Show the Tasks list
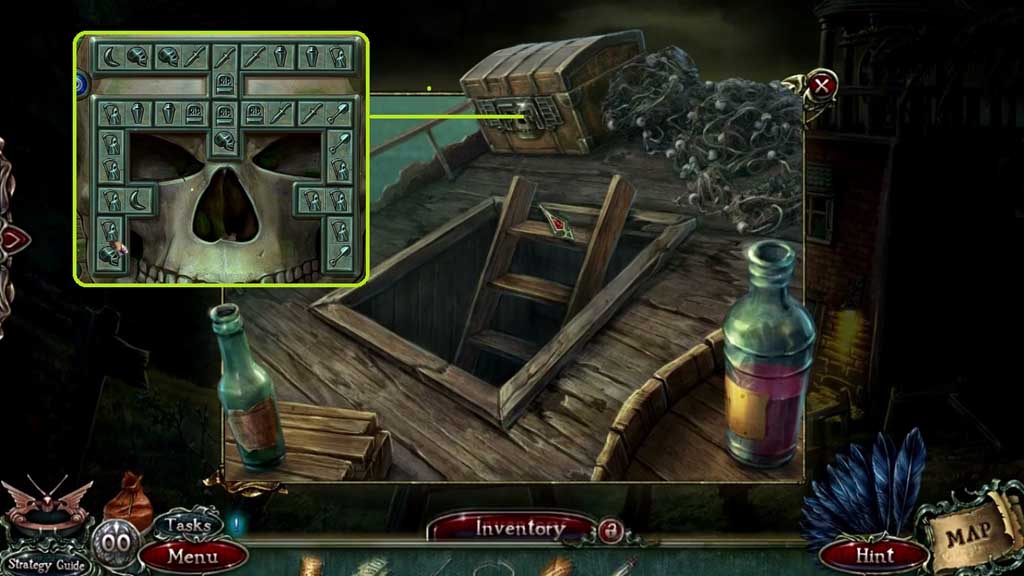 pyautogui.click(x=187, y=524)
